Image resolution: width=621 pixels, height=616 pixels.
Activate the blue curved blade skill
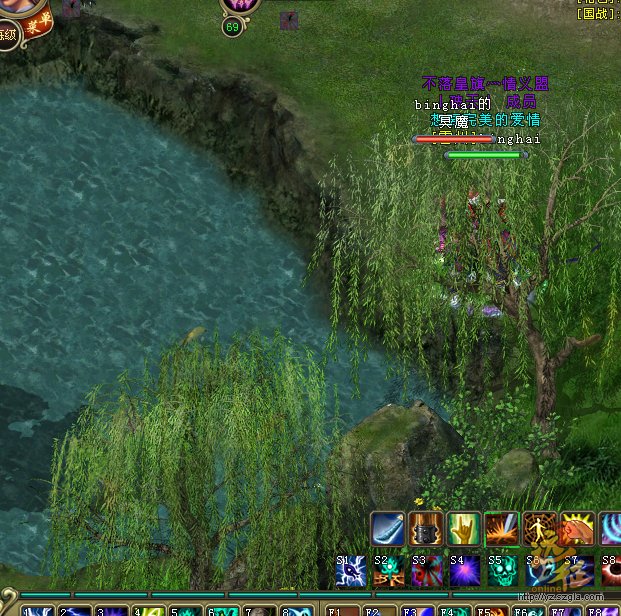tap(388, 529)
